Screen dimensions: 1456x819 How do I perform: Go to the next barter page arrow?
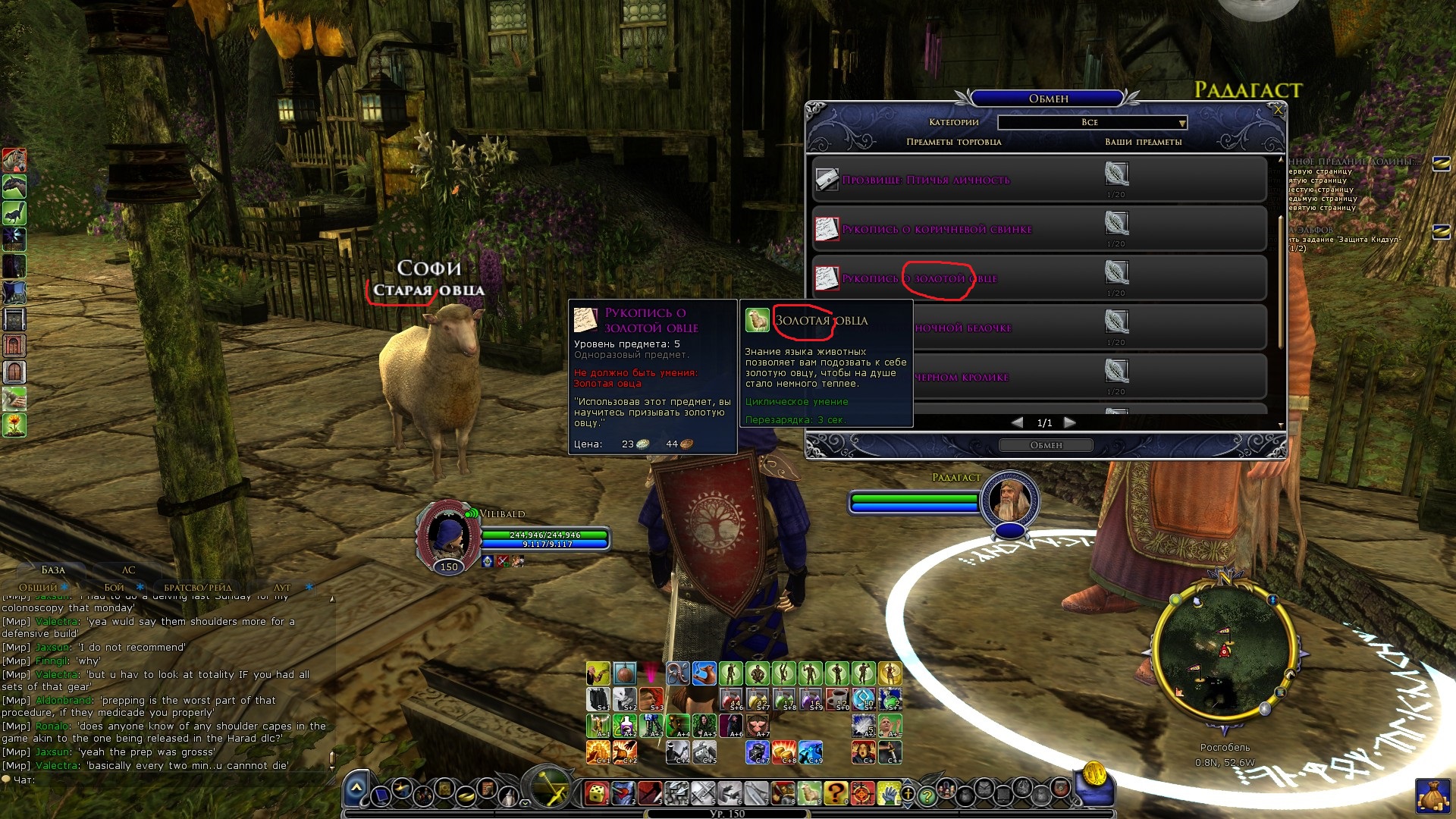click(1069, 422)
